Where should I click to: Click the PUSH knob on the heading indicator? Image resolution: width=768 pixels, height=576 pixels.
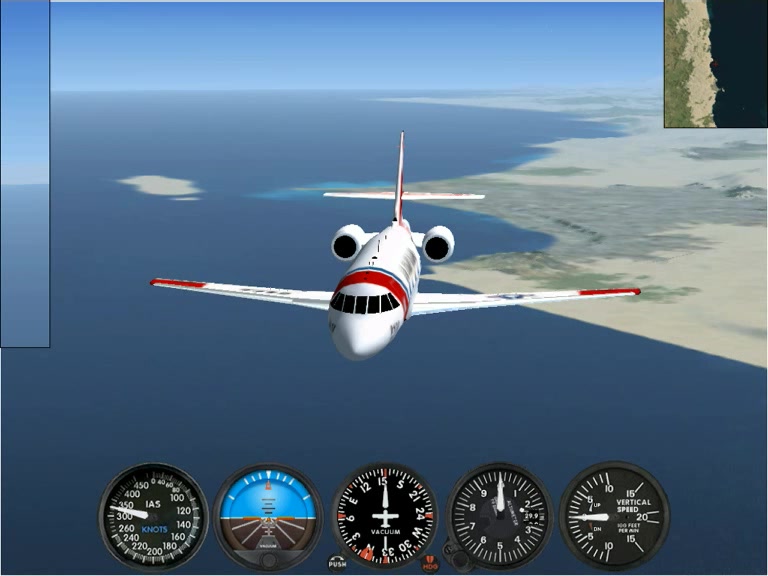(x=337, y=562)
